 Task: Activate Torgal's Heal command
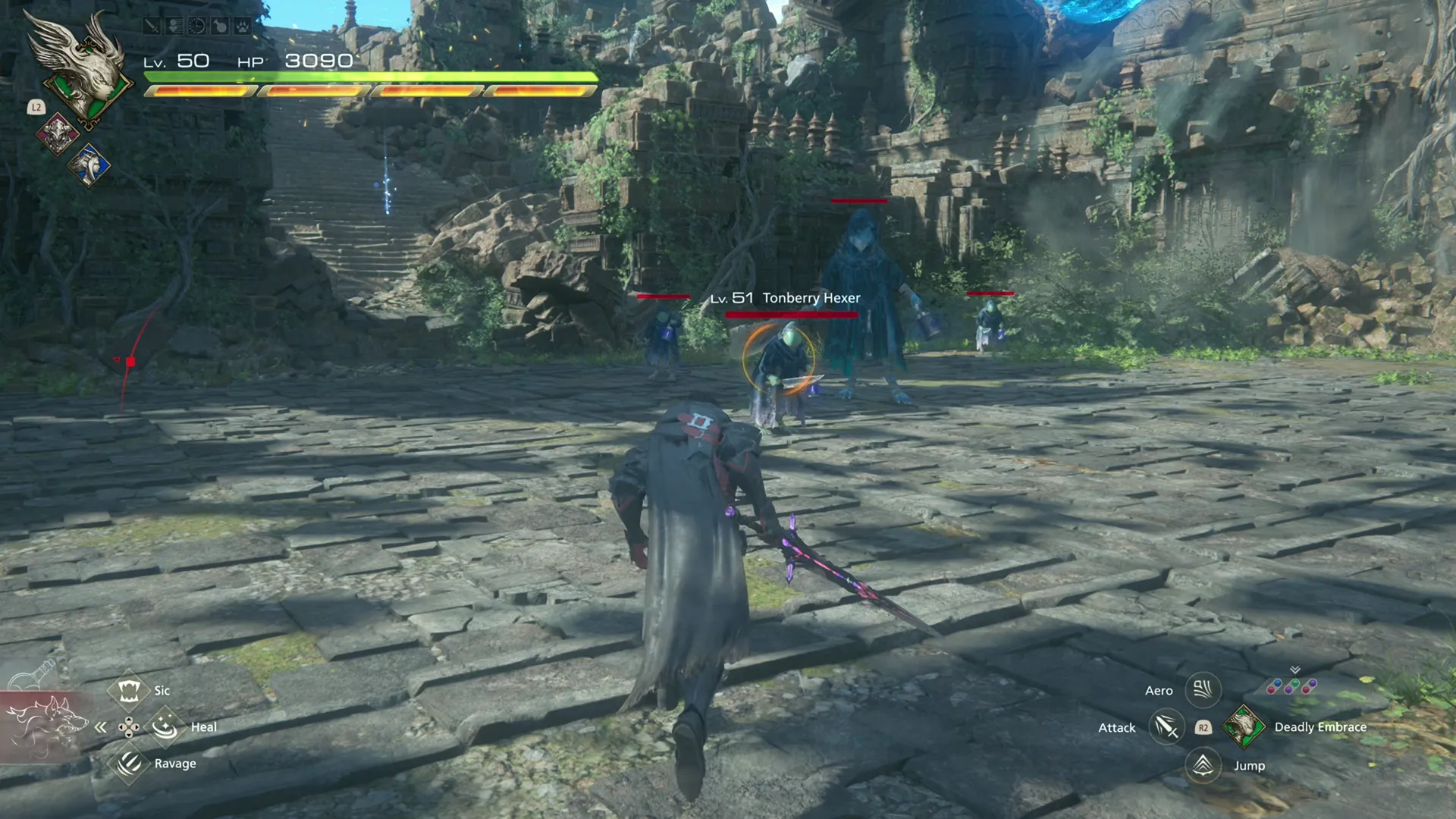[165, 726]
